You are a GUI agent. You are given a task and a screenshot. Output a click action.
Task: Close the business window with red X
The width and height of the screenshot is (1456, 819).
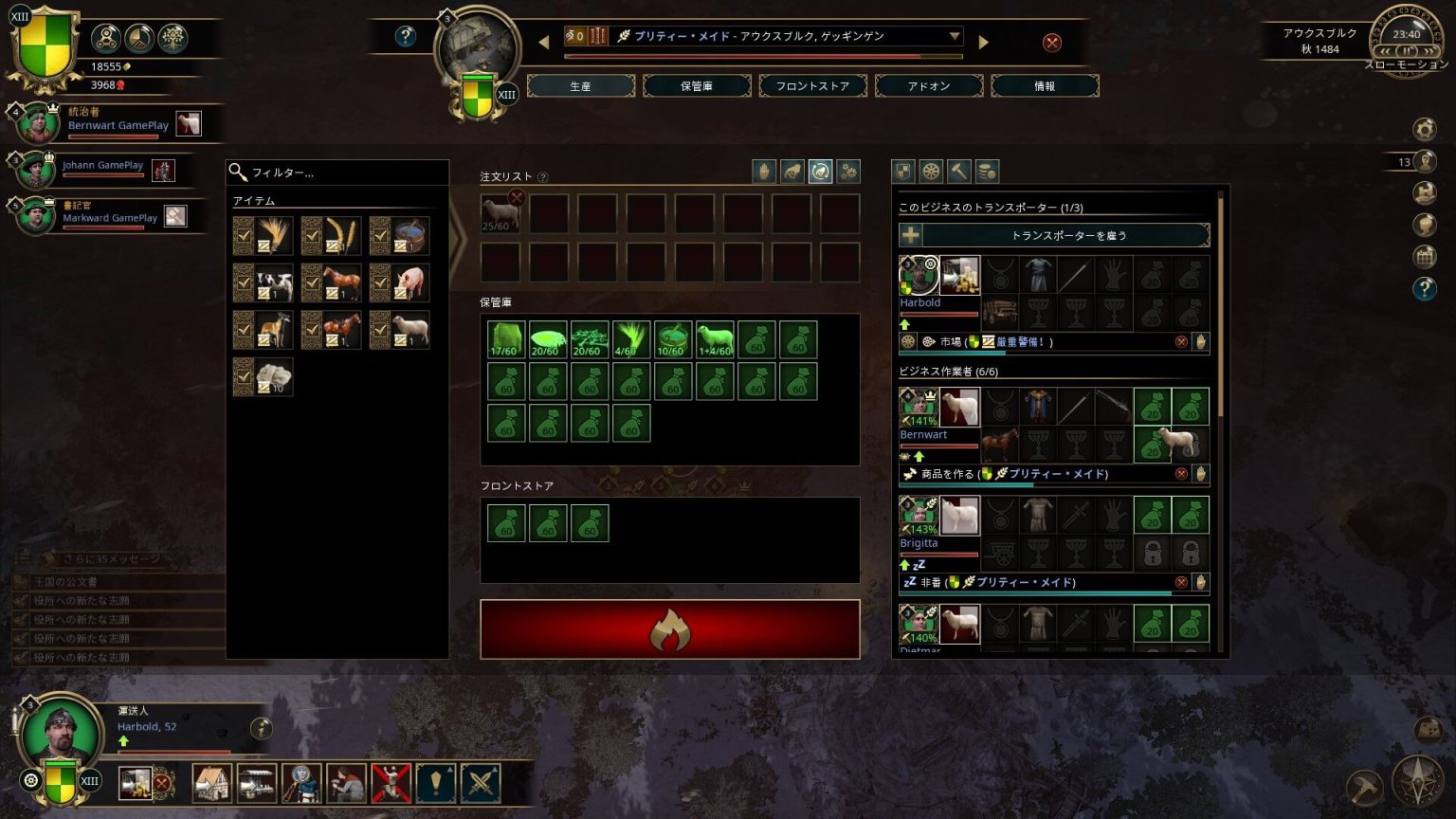(x=1052, y=43)
